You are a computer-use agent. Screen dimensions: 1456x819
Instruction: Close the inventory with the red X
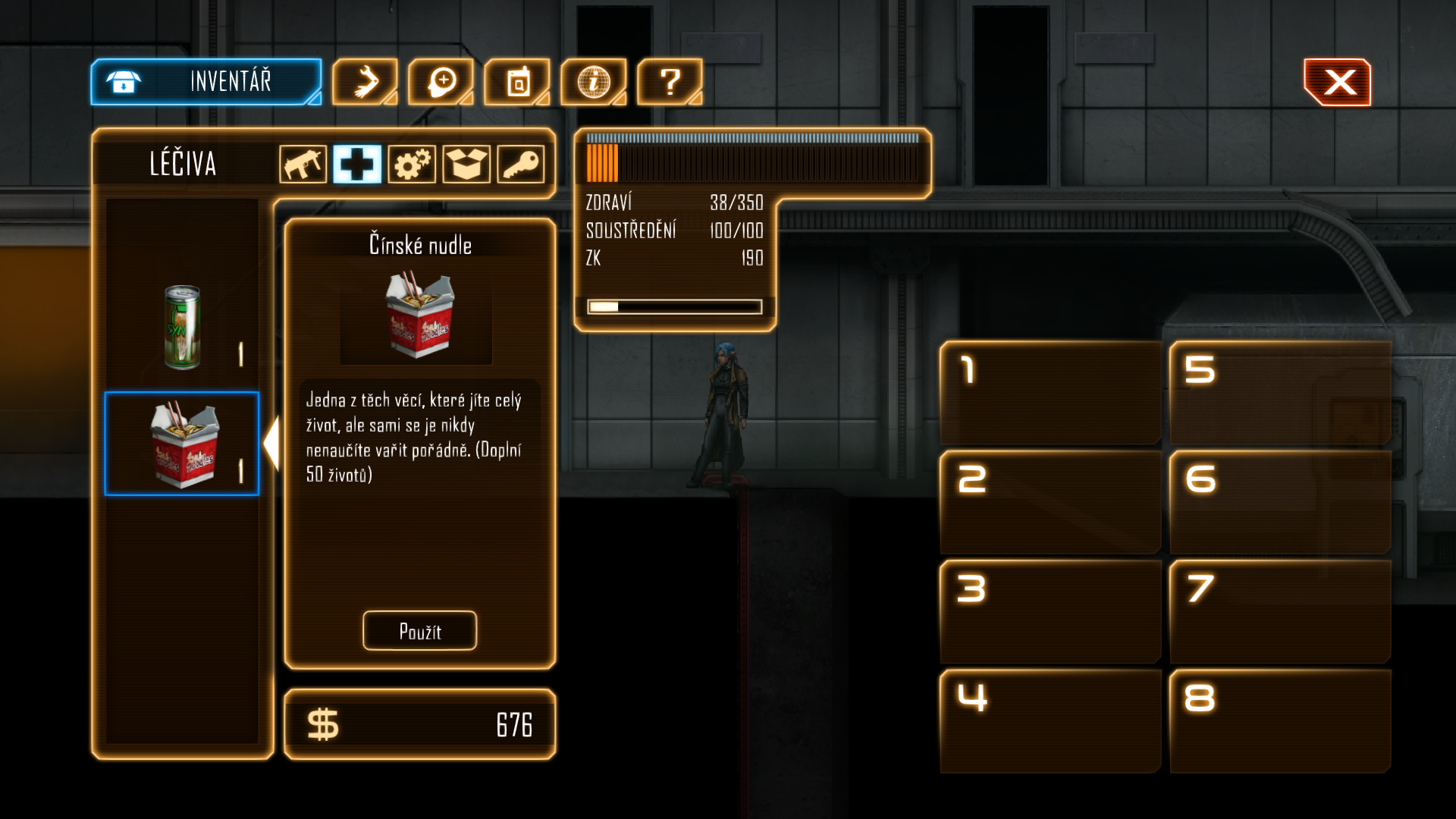click(x=1338, y=82)
